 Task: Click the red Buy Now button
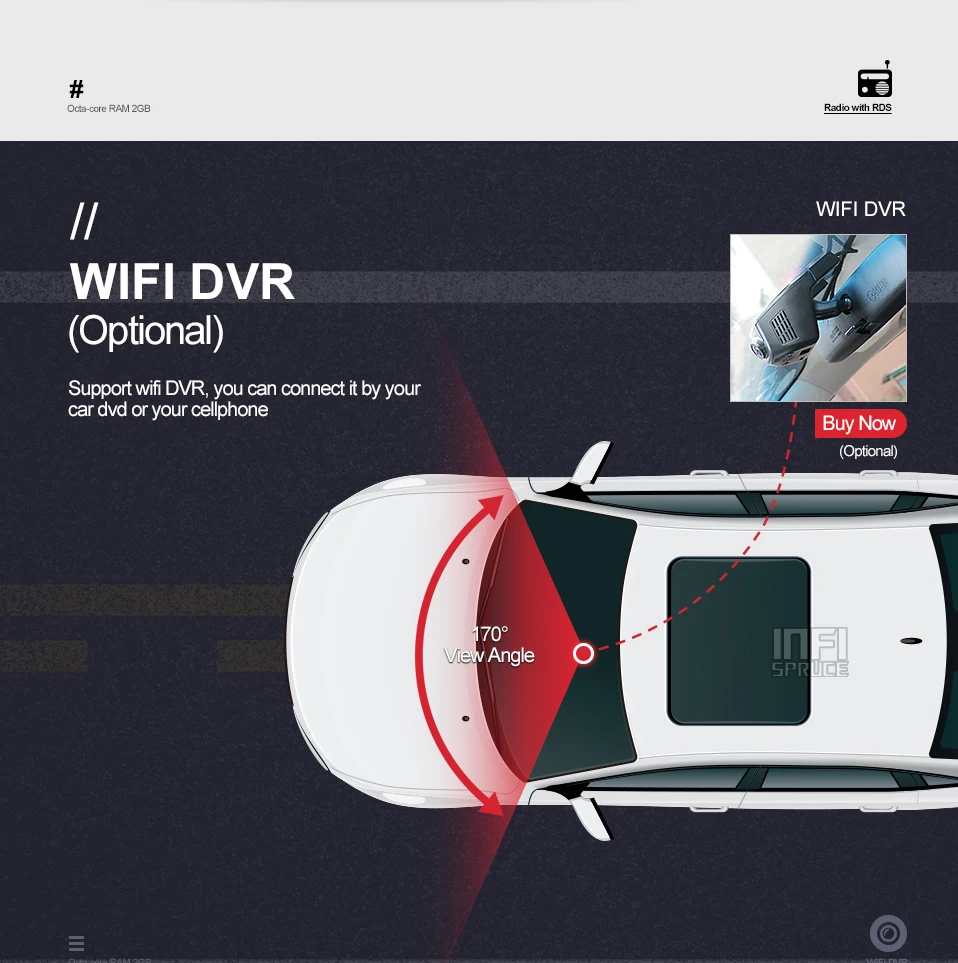click(x=860, y=423)
